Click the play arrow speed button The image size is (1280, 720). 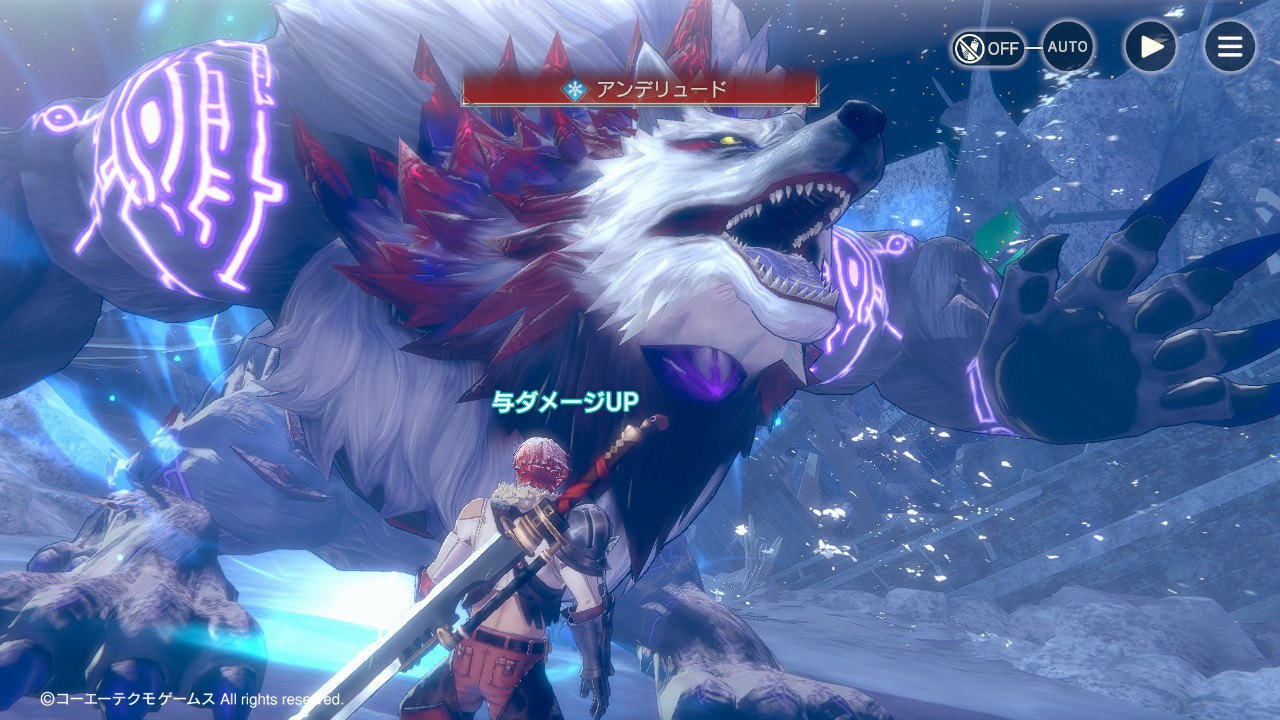(1150, 46)
